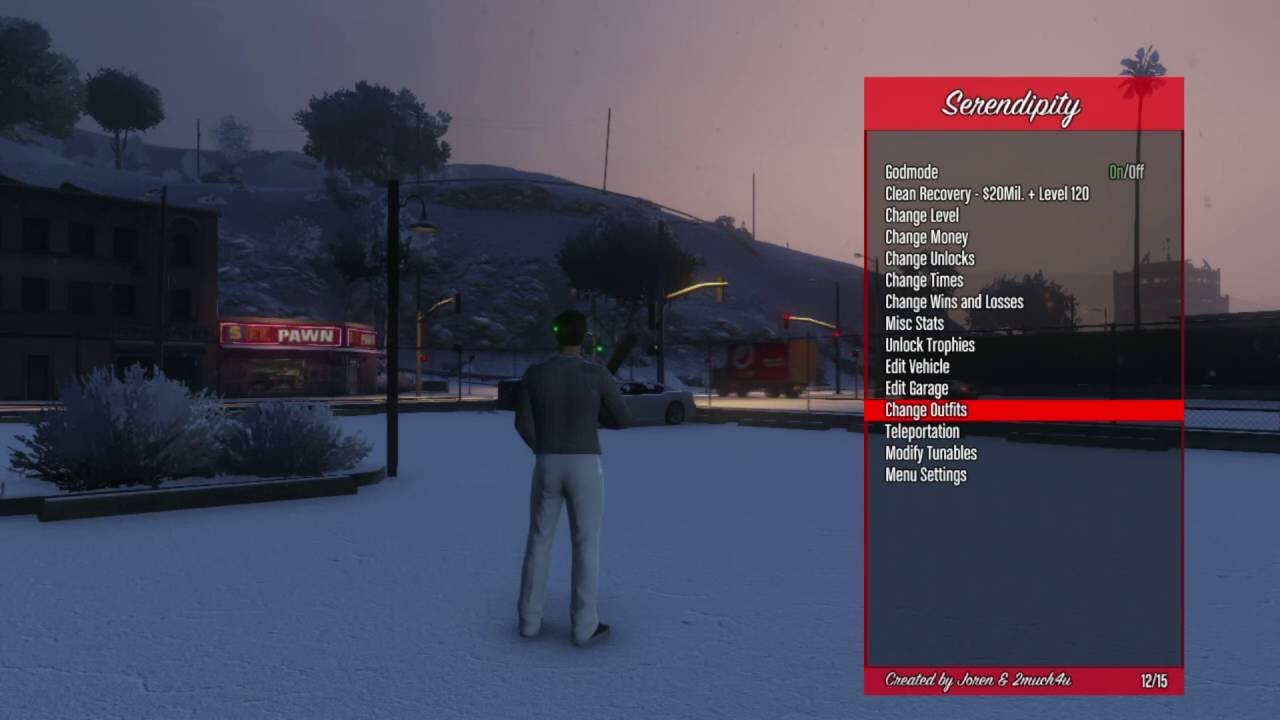The height and width of the screenshot is (720, 1280).
Task: Toggle the Godmode On/Off option
Action: (1125, 172)
